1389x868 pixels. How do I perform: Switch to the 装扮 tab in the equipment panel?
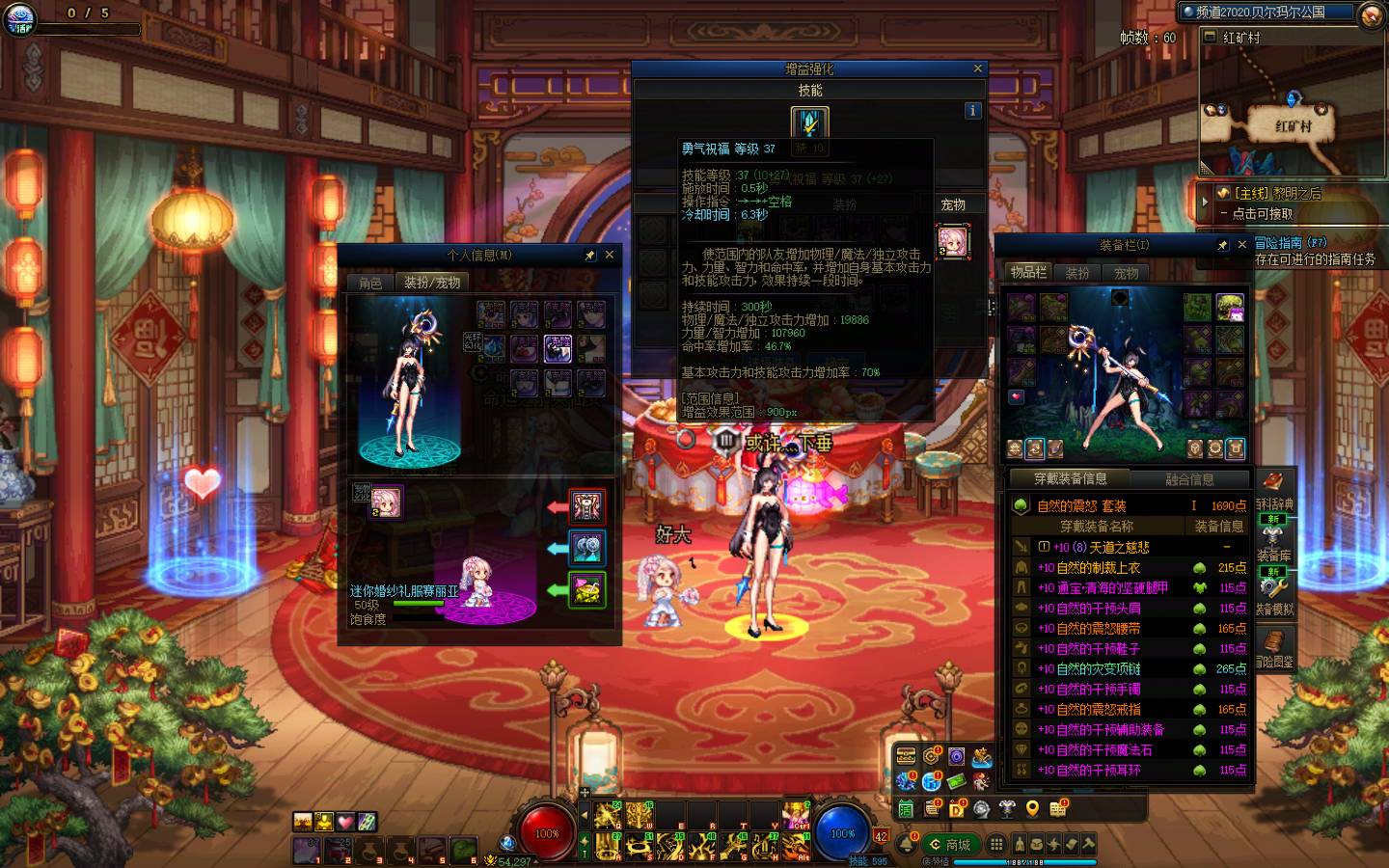click(1076, 273)
